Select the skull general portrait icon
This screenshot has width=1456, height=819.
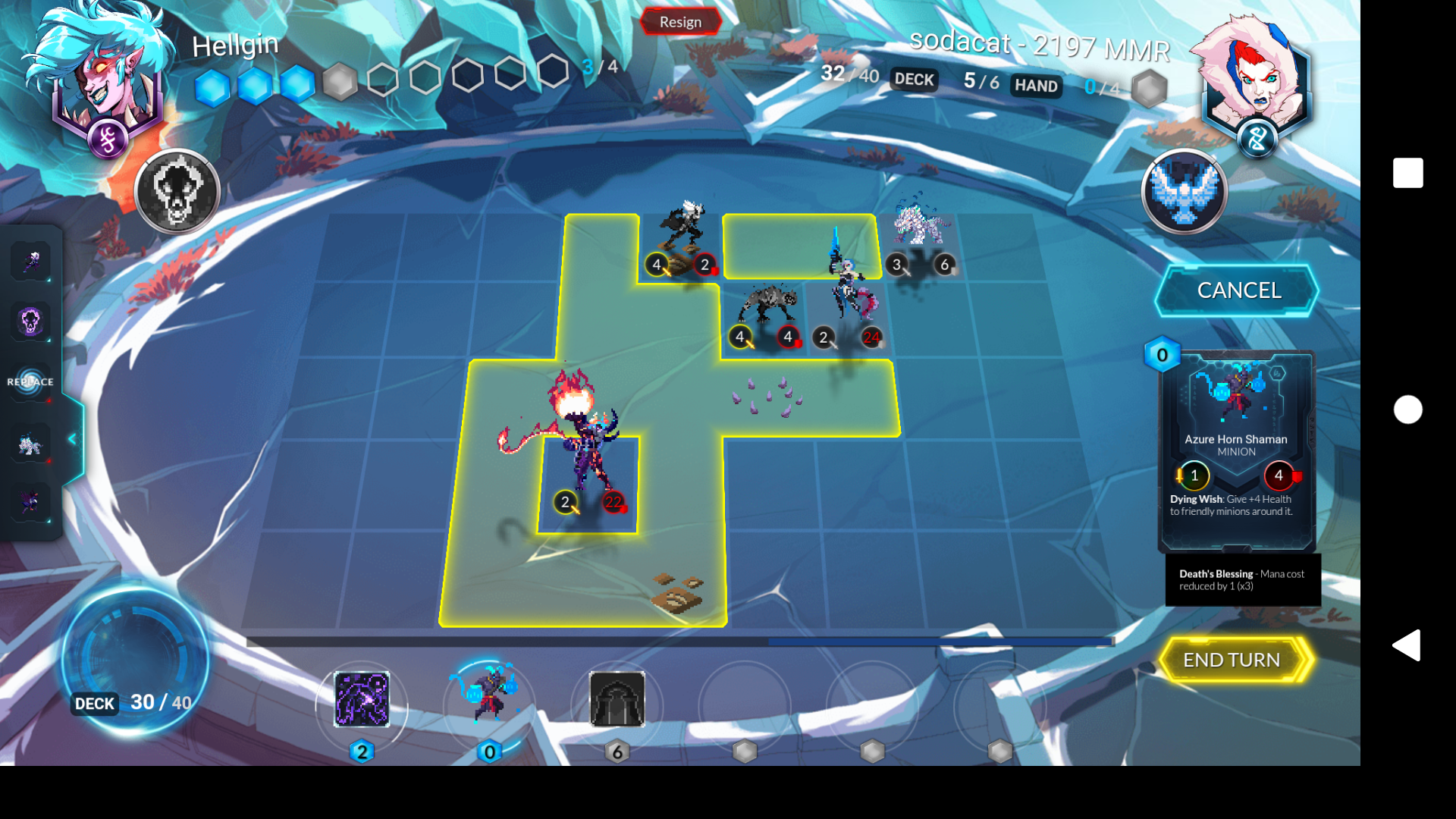[179, 190]
